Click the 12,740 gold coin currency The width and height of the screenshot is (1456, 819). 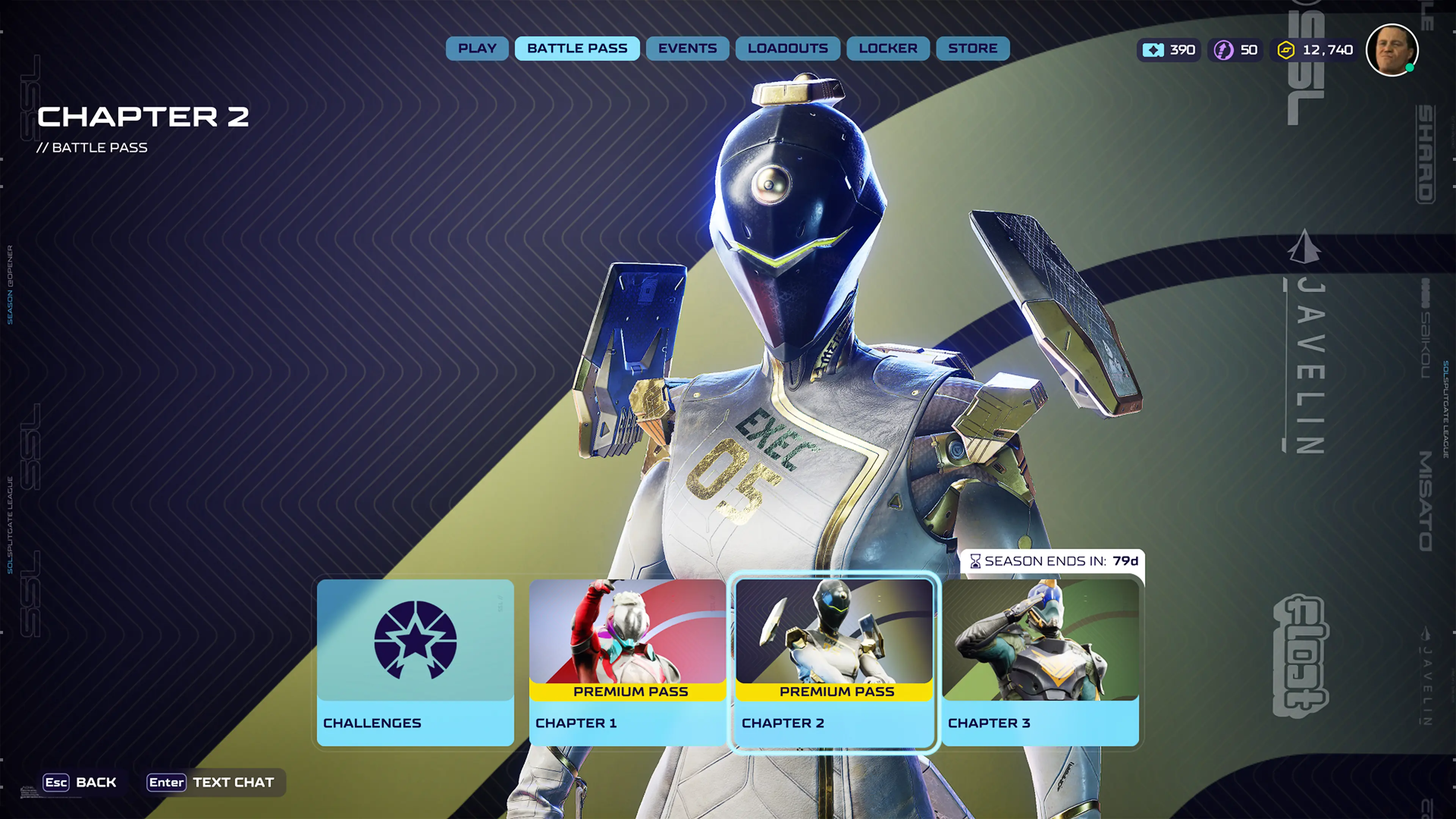click(1316, 50)
